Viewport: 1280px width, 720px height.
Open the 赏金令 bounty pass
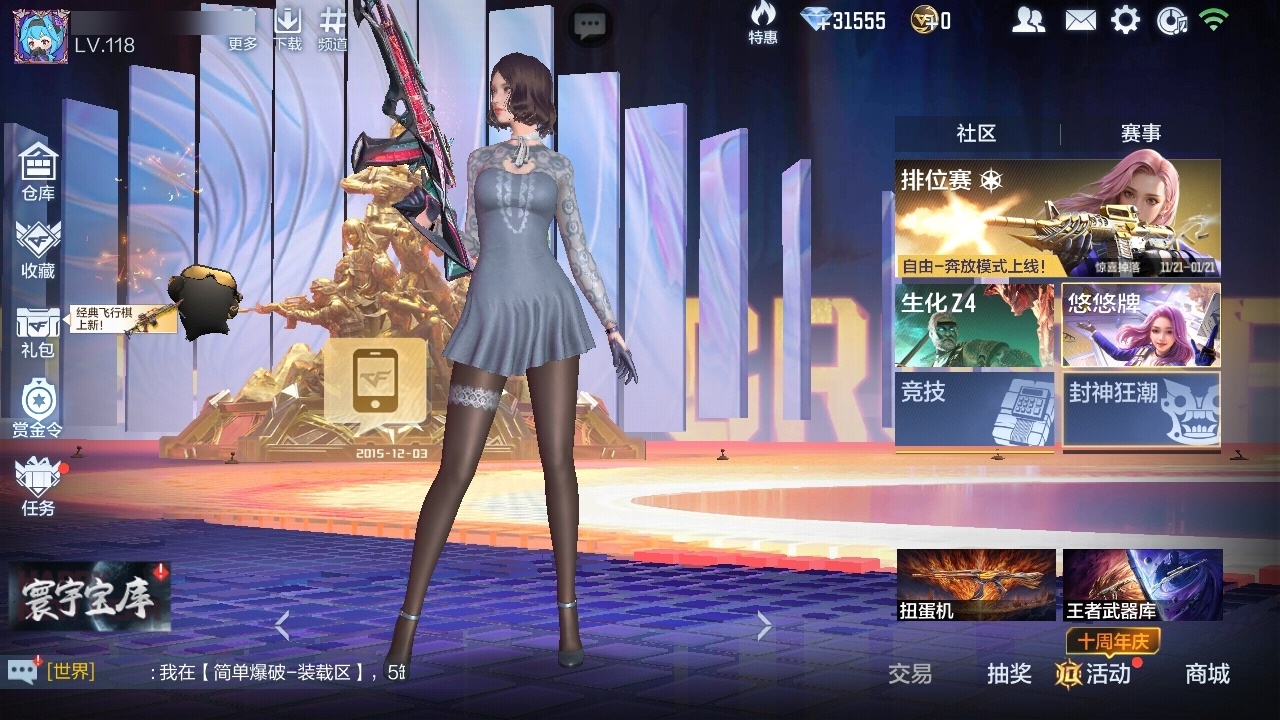pyautogui.click(x=38, y=408)
